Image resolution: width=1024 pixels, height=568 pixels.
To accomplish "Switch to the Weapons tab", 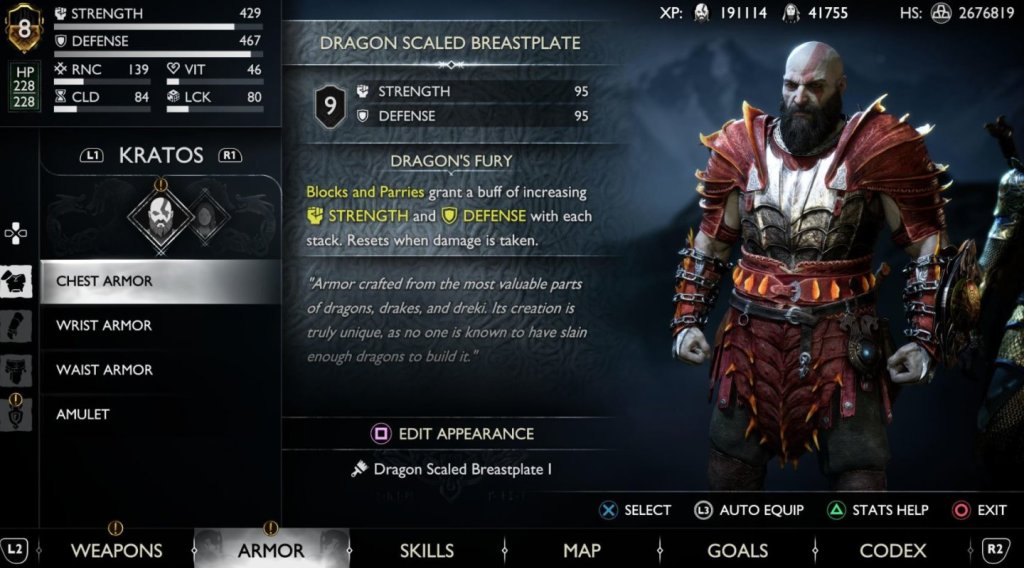I will point(116,550).
